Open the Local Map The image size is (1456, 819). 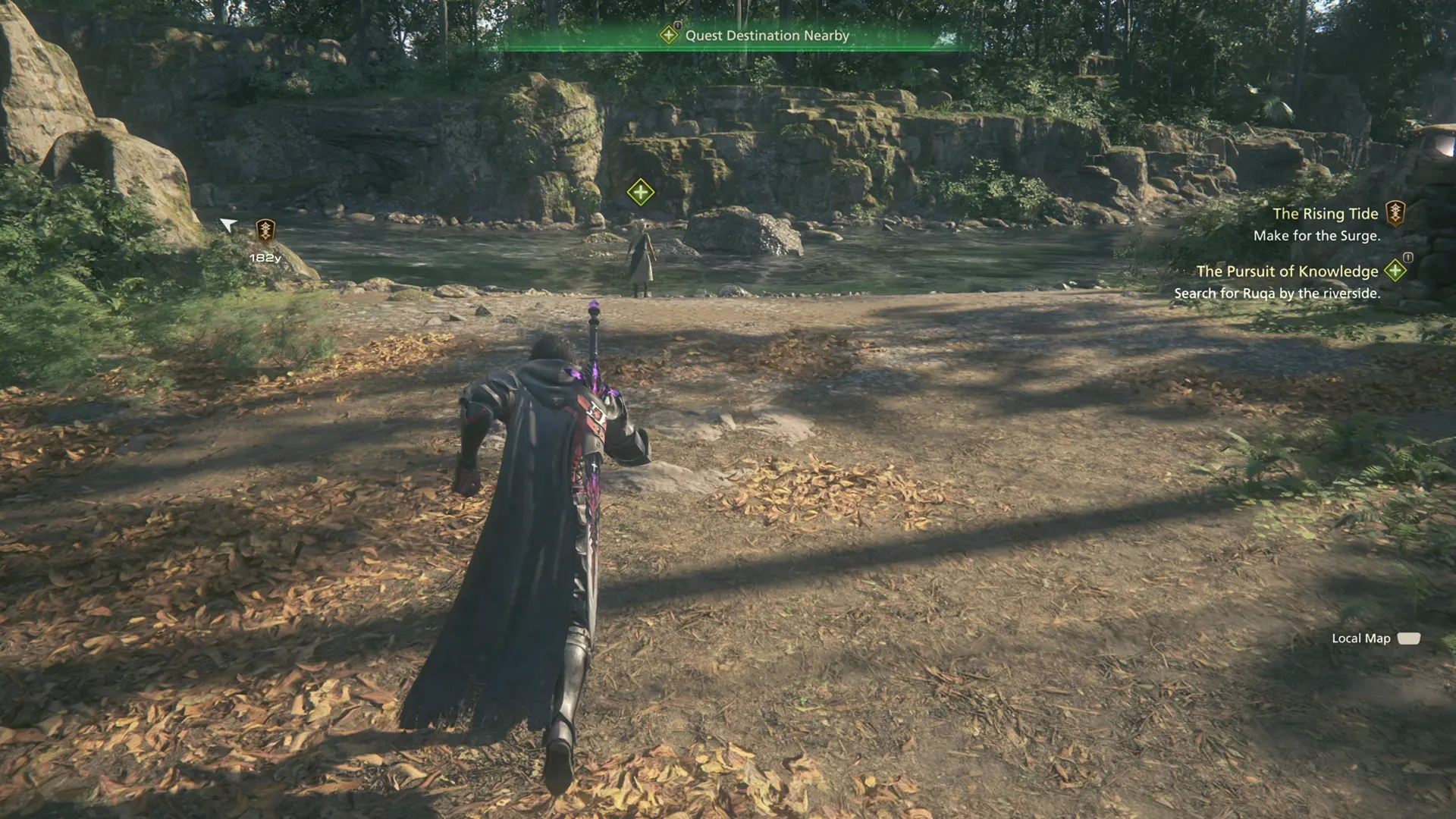tap(1374, 639)
